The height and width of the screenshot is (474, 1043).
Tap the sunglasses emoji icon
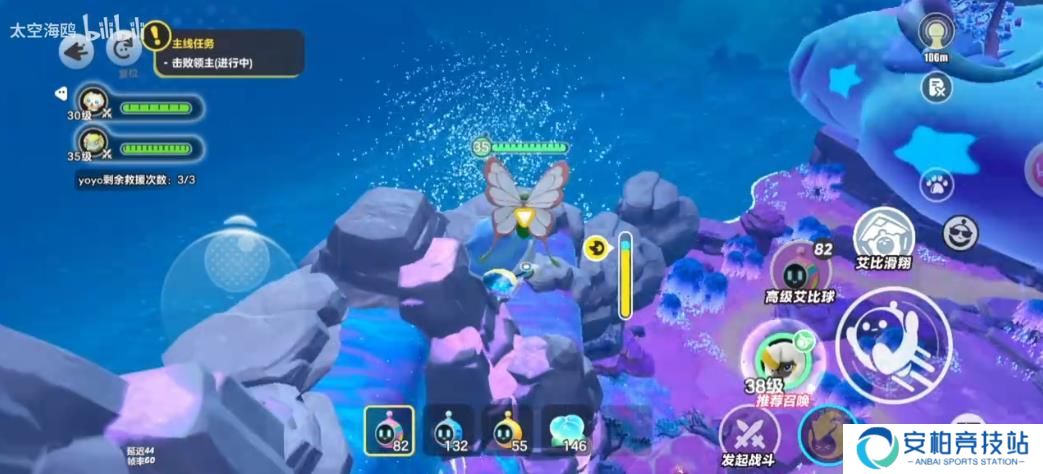pos(961,233)
